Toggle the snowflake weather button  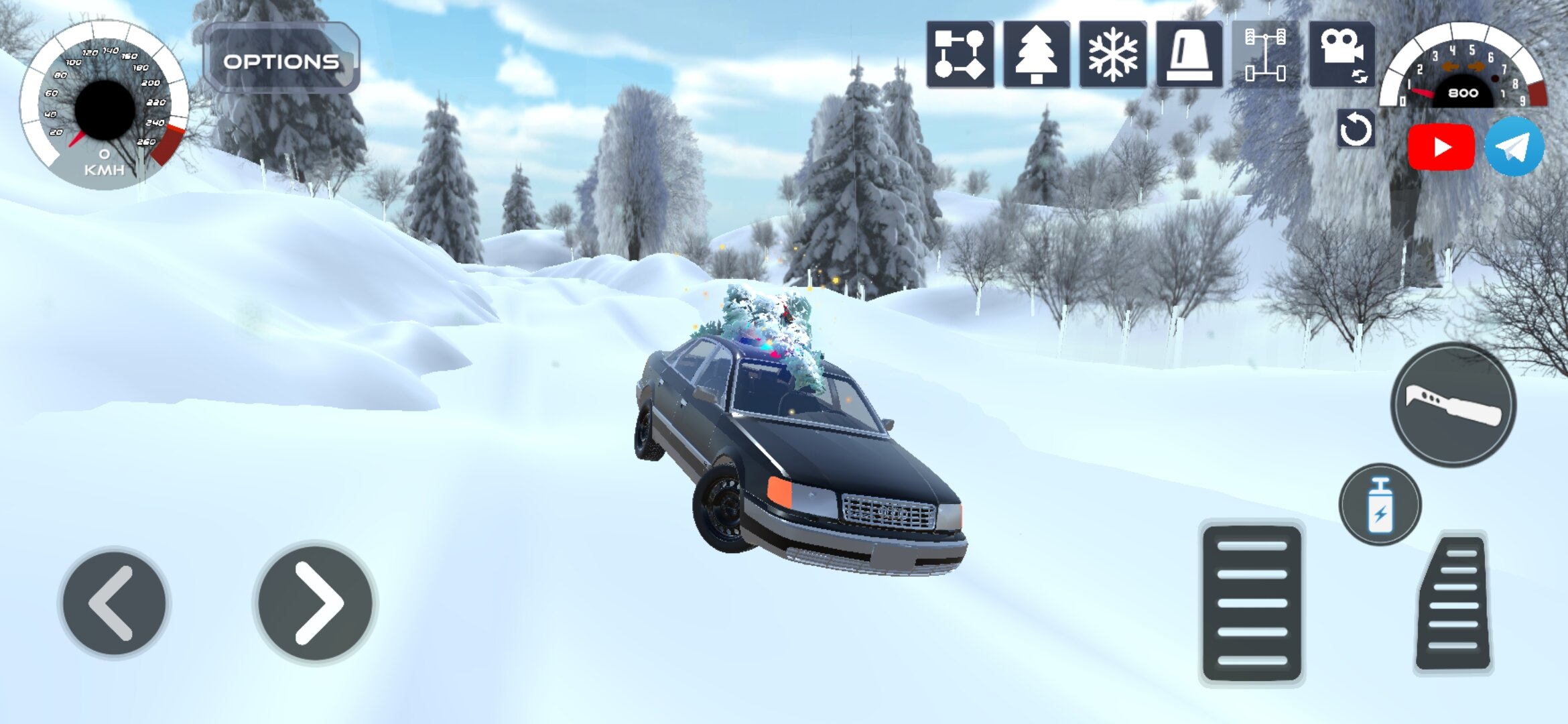coord(1112,54)
